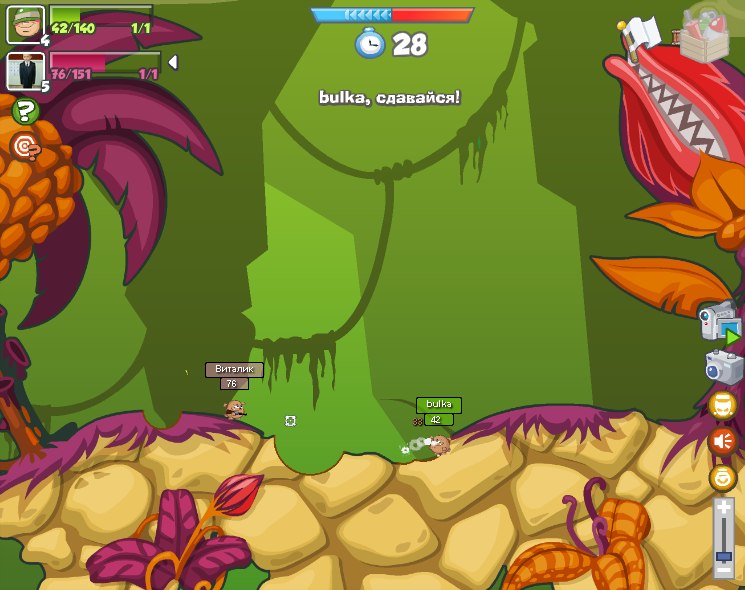This screenshot has height=590, width=745.
Task: Open the weapons crate
Action: click(x=703, y=38)
